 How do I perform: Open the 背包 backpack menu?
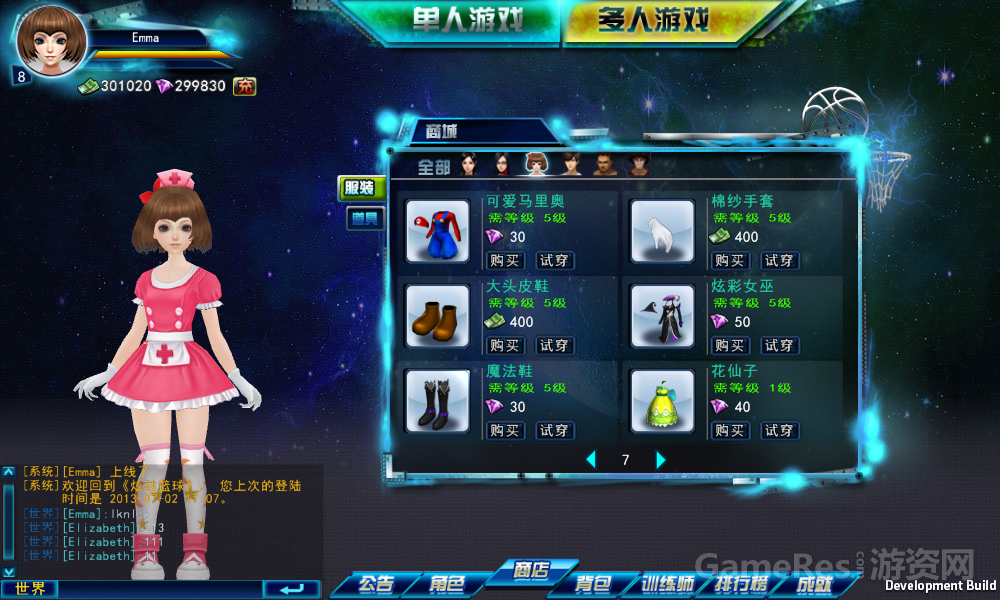tap(592, 584)
